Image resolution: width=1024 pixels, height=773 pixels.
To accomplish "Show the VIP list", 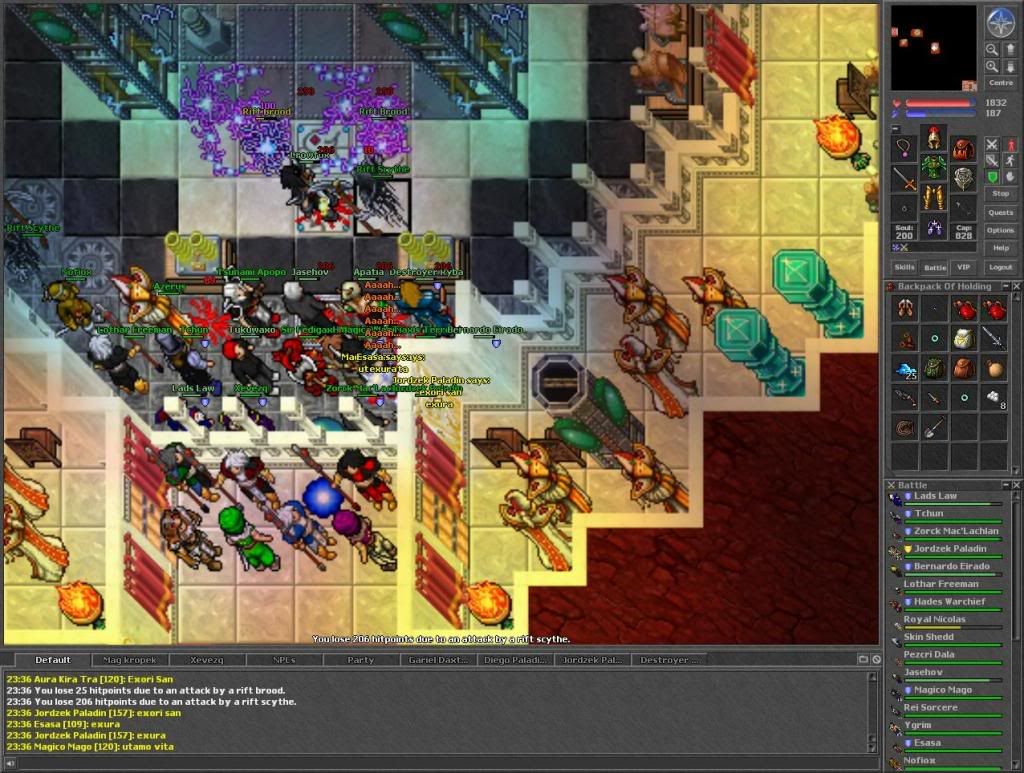I will pos(964,267).
